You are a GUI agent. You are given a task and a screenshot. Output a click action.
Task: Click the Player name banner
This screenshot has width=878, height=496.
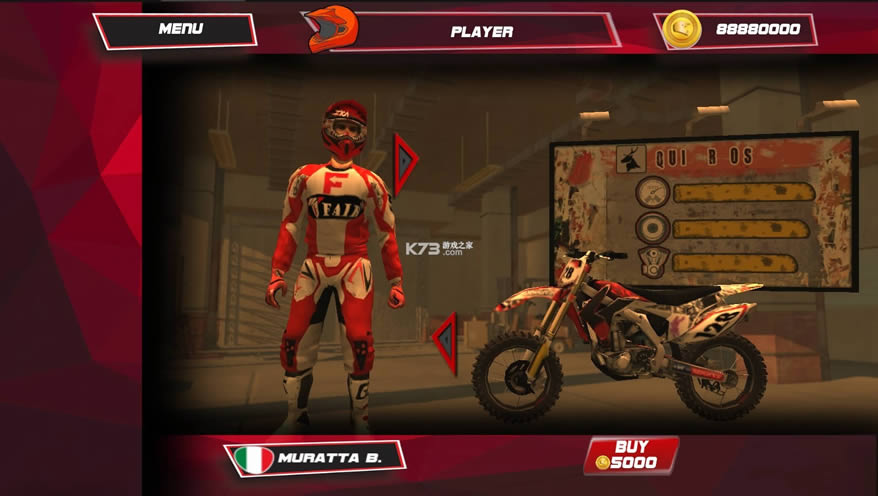pos(482,31)
